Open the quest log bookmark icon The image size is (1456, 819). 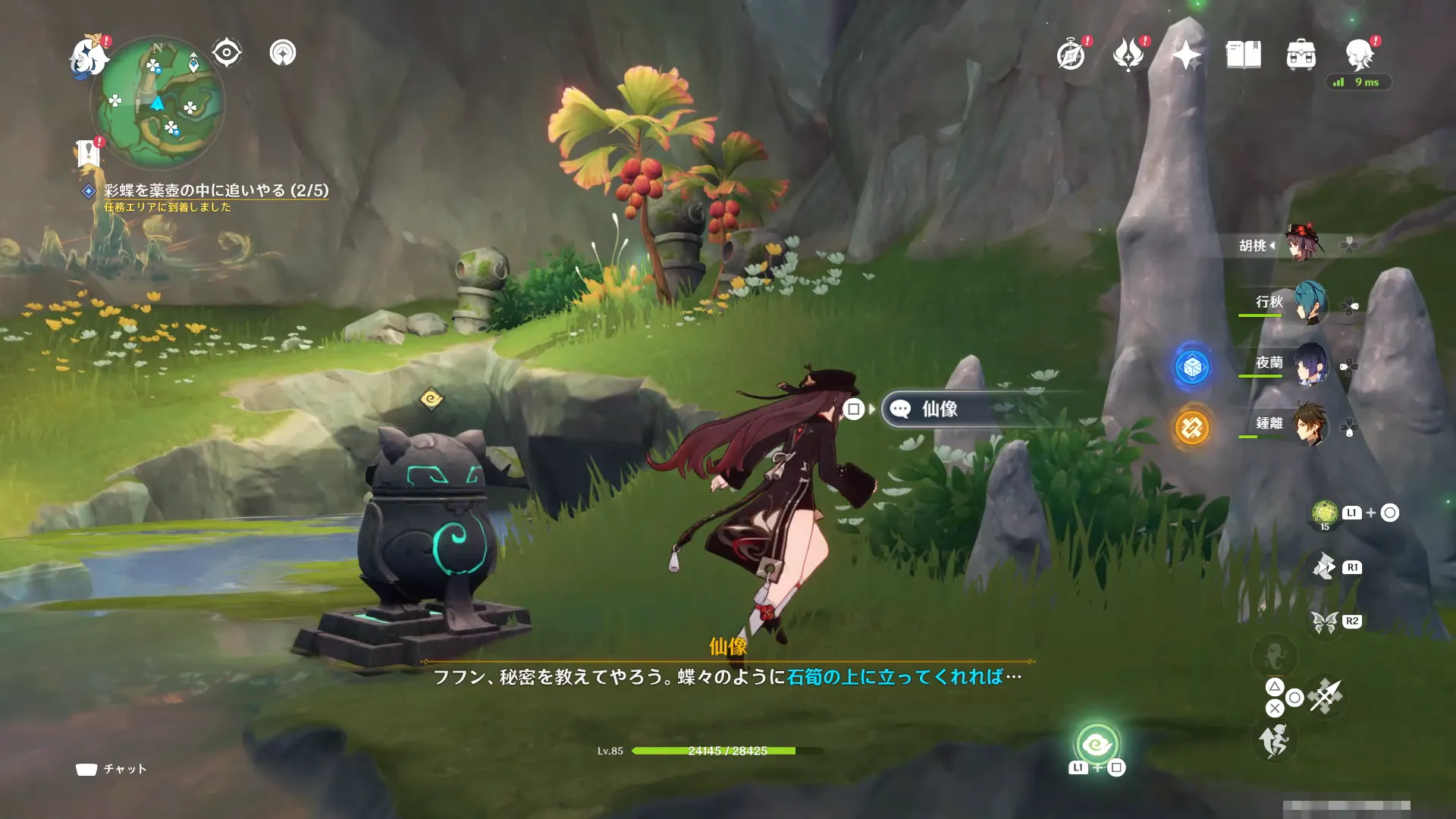(89, 153)
